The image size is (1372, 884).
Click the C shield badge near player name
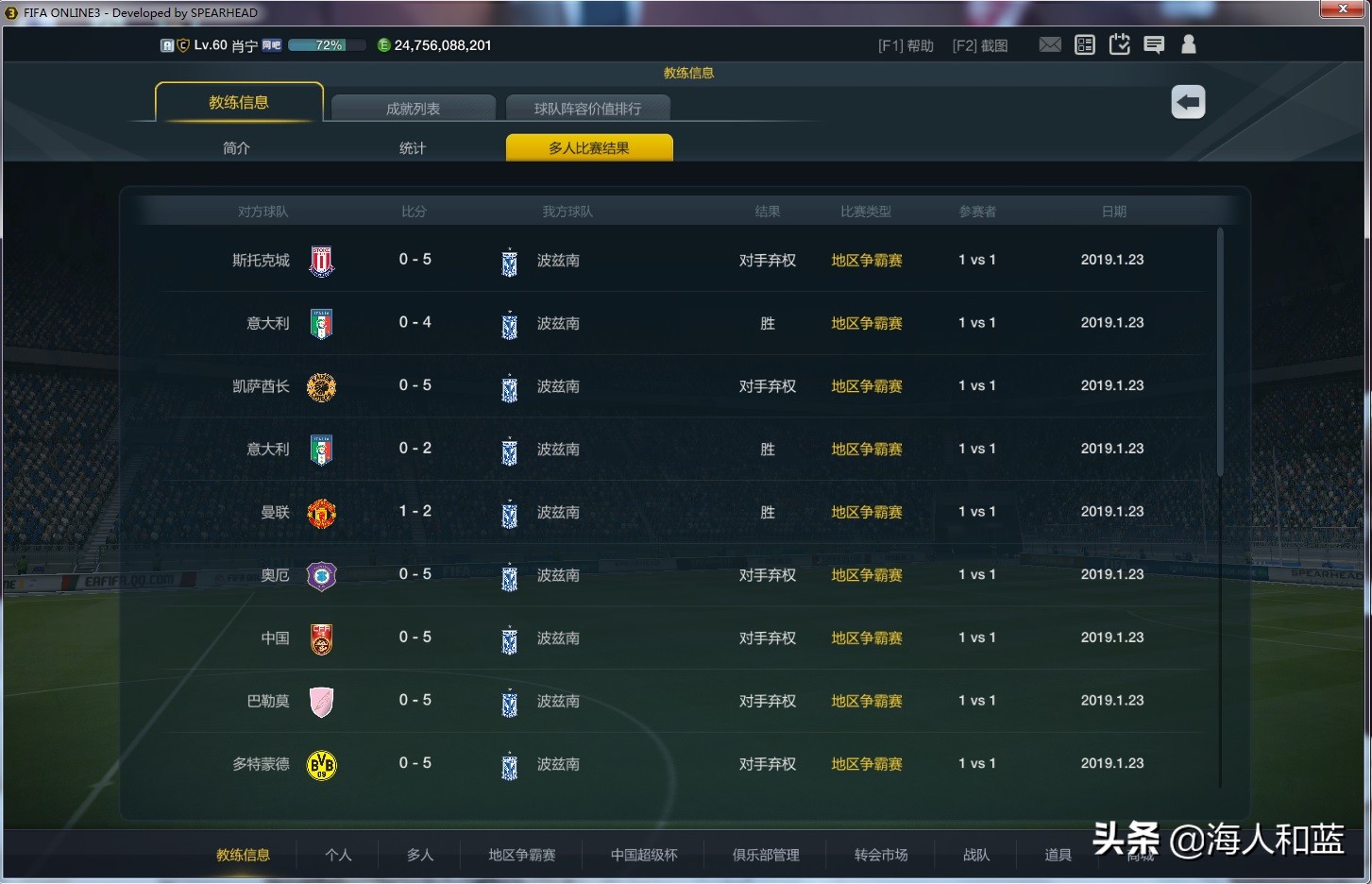point(181,44)
